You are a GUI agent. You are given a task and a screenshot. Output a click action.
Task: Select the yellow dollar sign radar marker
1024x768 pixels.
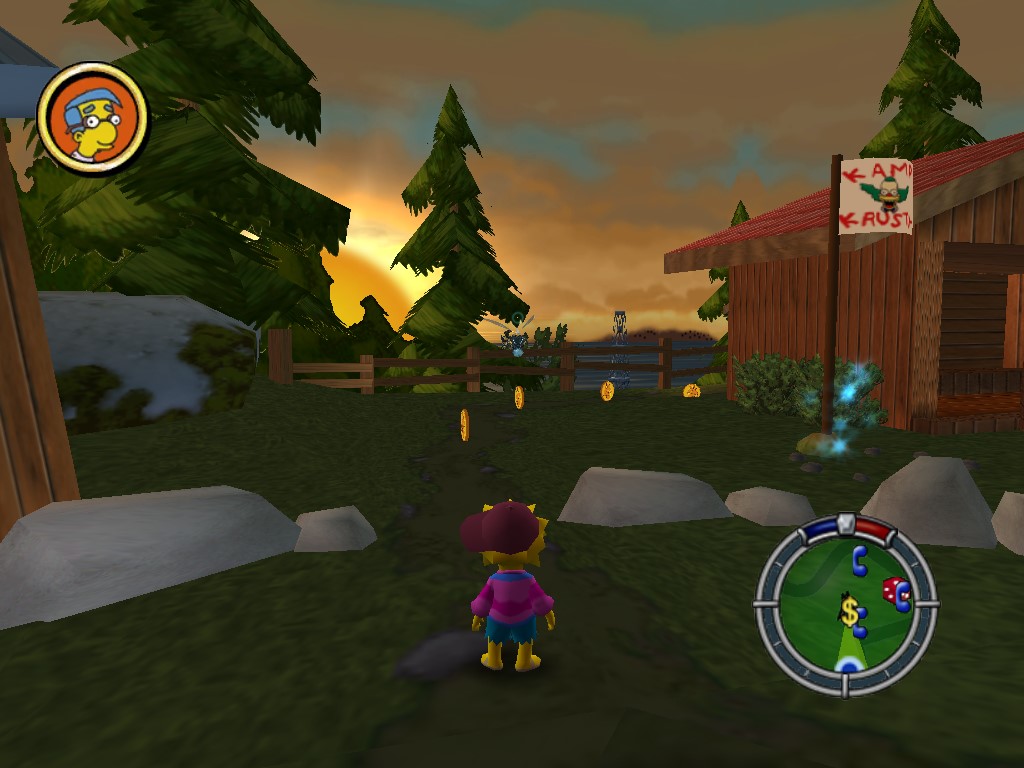849,611
